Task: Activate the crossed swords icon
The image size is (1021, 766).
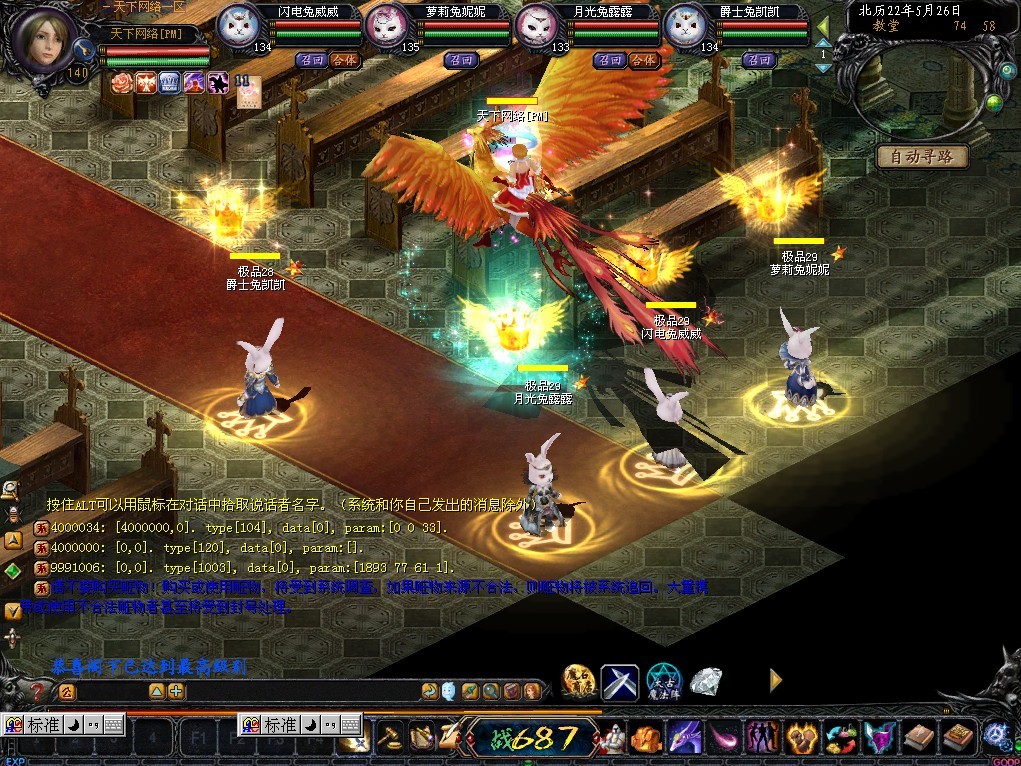Action: tap(620, 683)
